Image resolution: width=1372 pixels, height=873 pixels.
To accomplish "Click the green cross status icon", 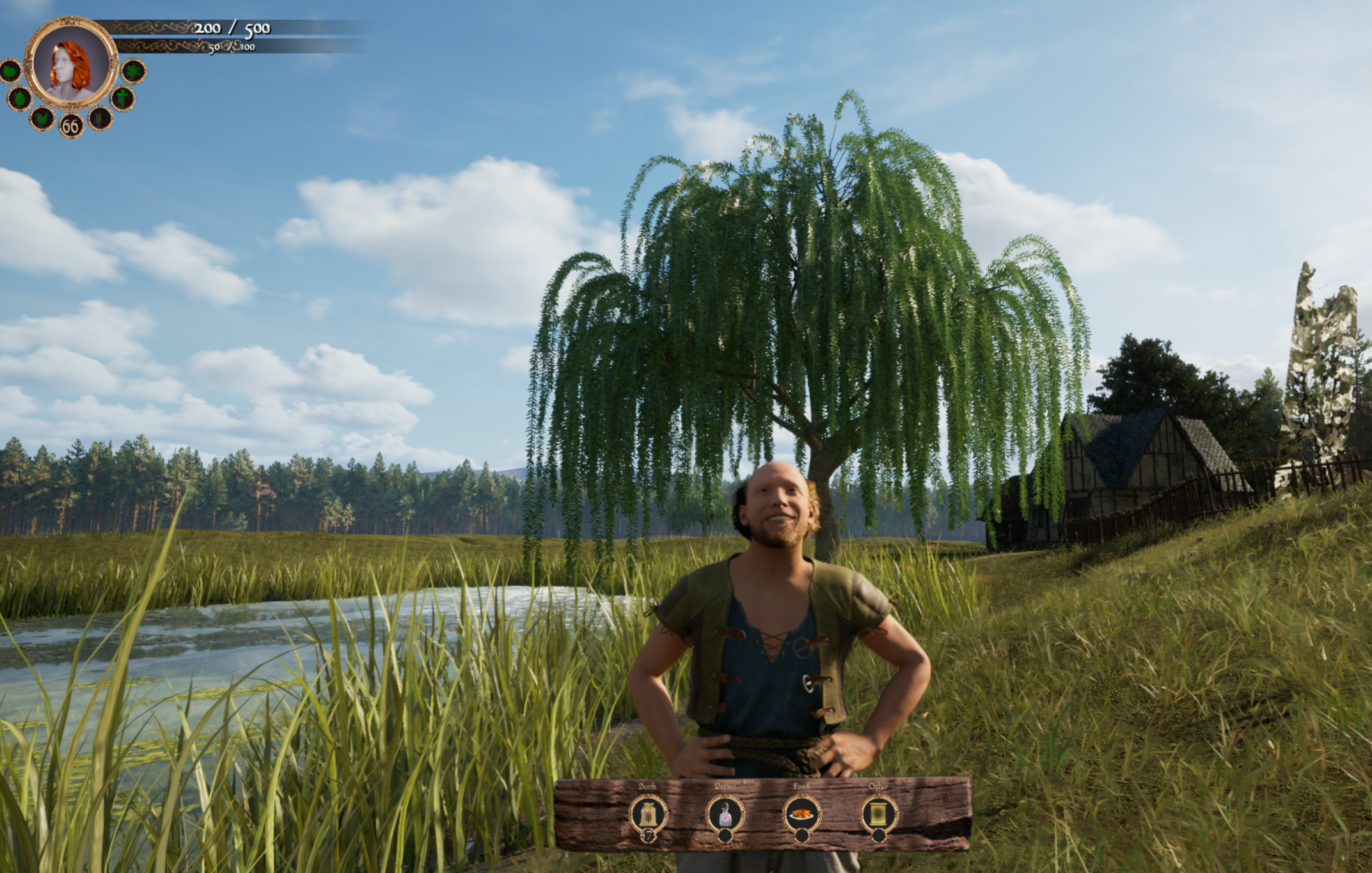I will (x=122, y=98).
